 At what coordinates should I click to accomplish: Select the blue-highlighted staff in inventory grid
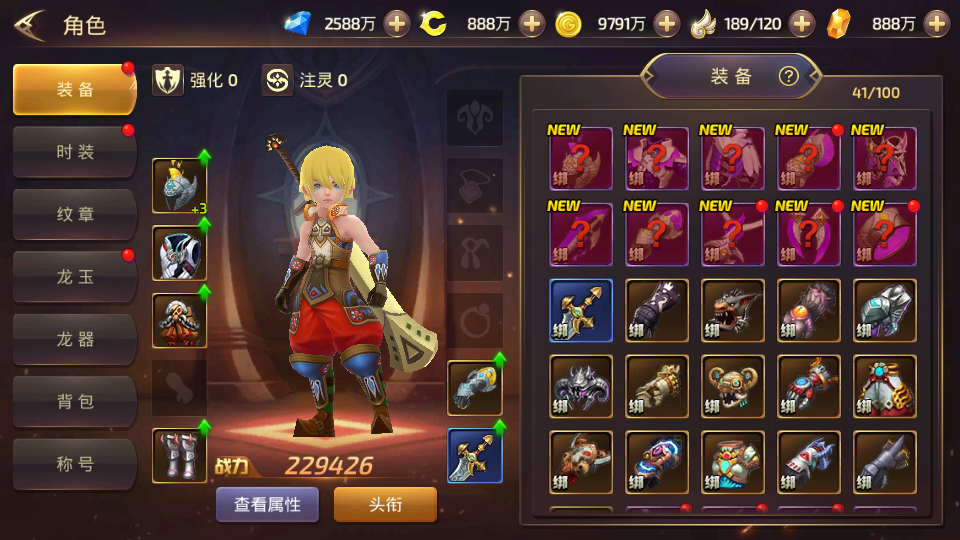[581, 310]
